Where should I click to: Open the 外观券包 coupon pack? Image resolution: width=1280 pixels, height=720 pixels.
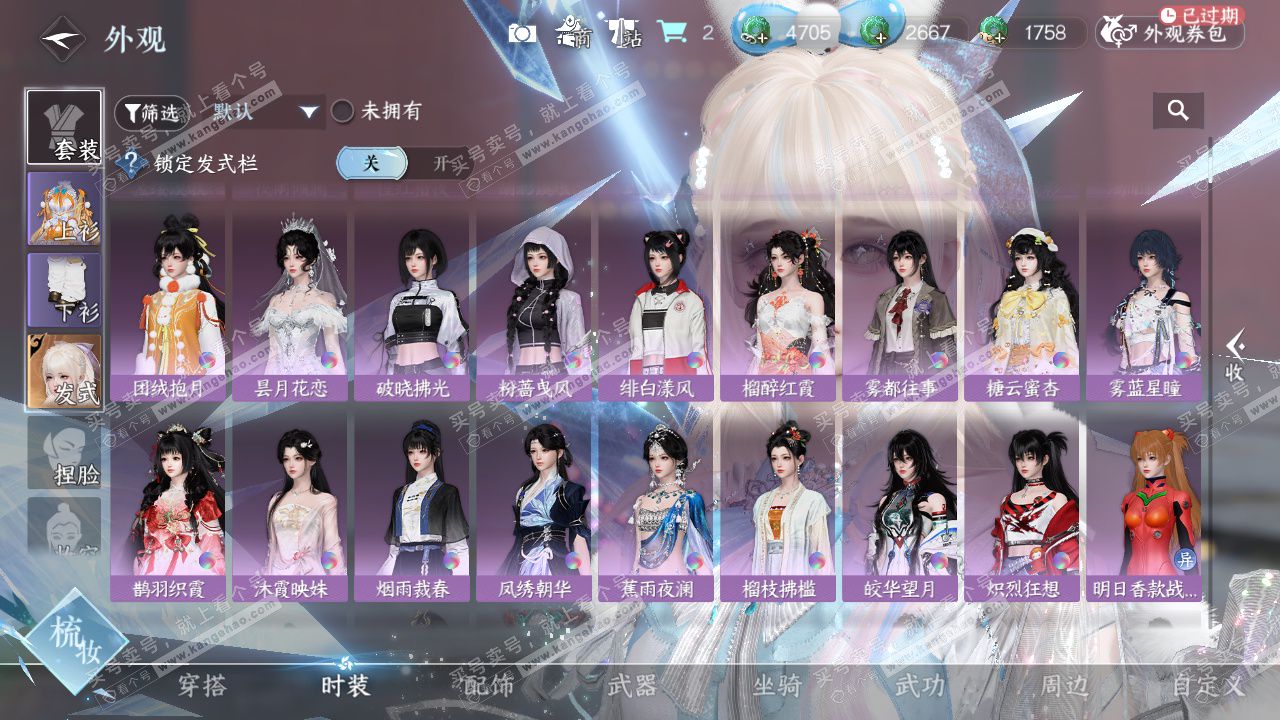(x=1170, y=33)
